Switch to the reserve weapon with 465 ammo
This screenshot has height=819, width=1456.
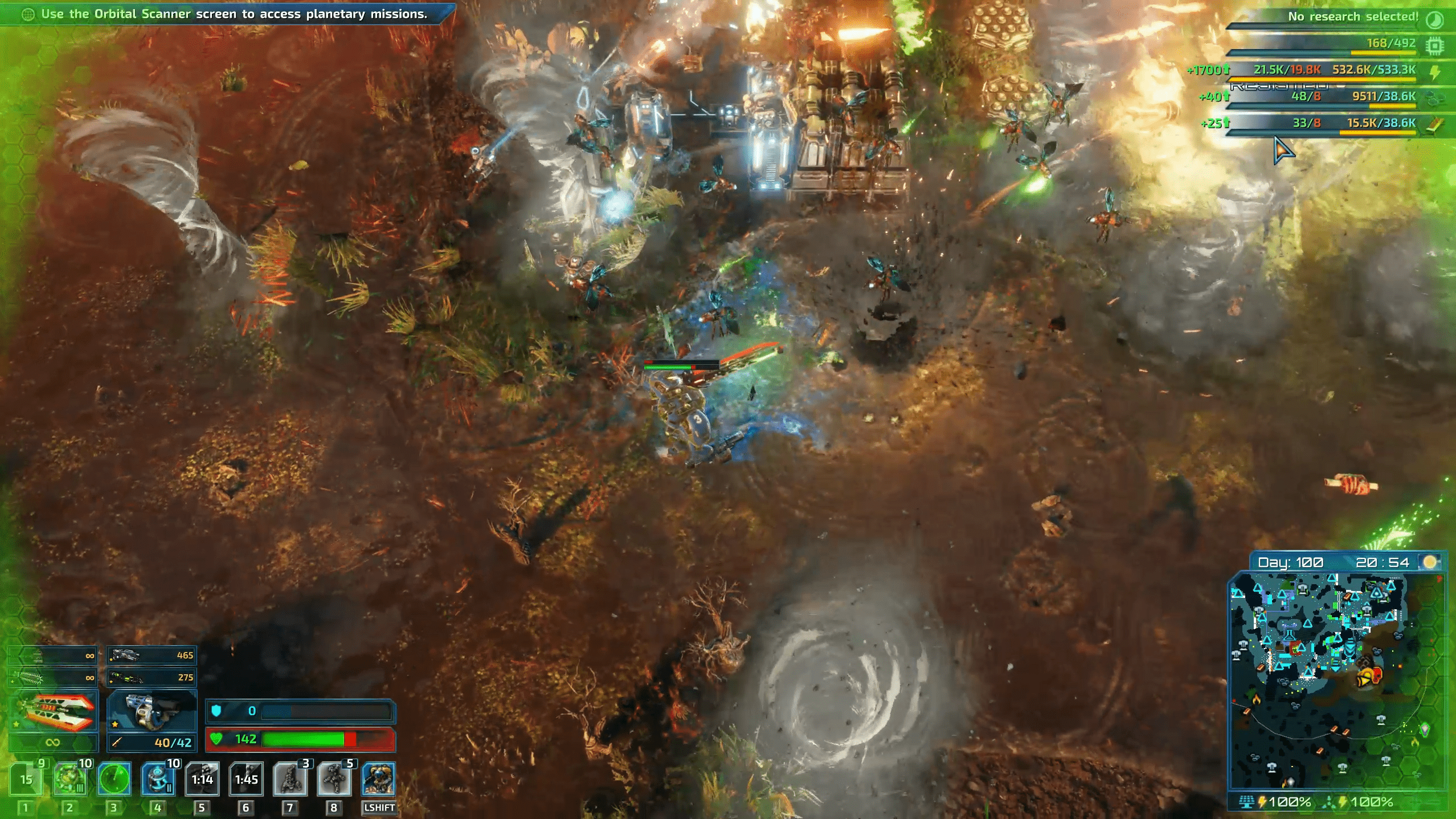click(152, 655)
